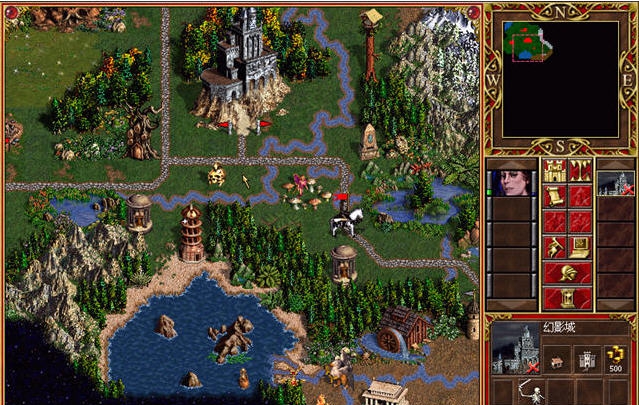Click the sleep/wake hero button
This screenshot has width=639, height=405.
[580, 195]
